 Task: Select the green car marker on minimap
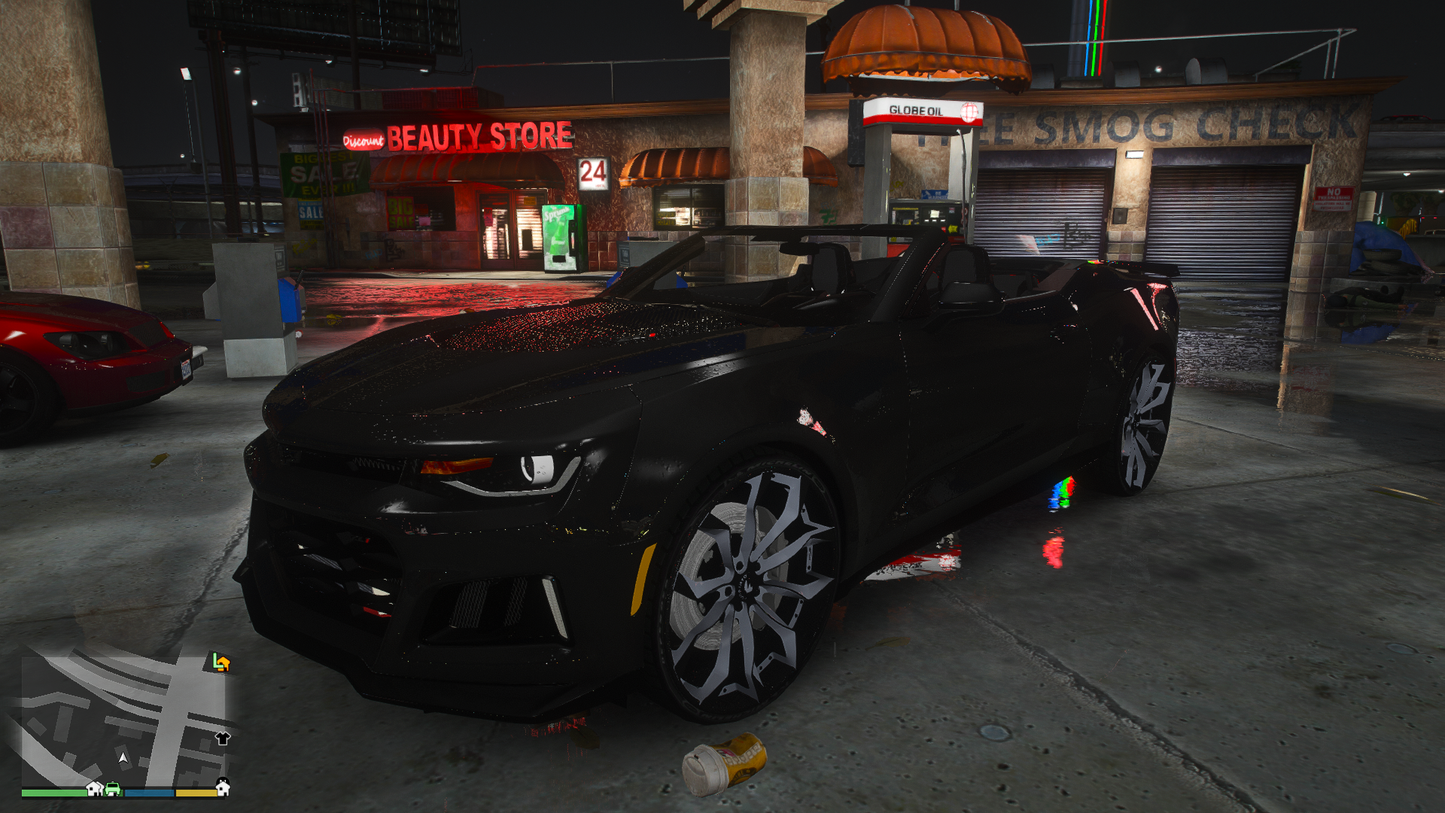point(113,789)
